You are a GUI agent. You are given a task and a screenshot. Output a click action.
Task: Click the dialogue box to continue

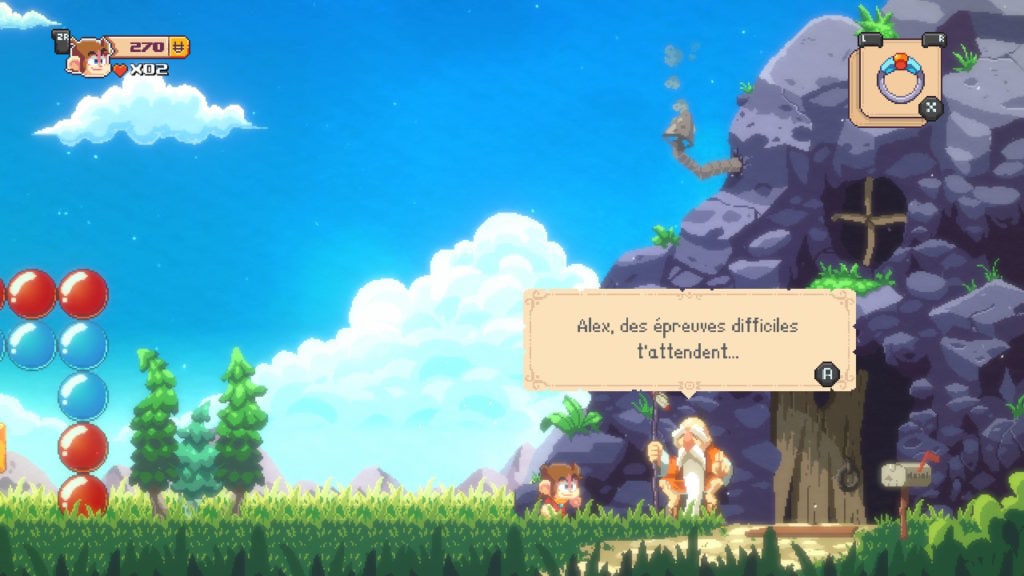tap(689, 339)
